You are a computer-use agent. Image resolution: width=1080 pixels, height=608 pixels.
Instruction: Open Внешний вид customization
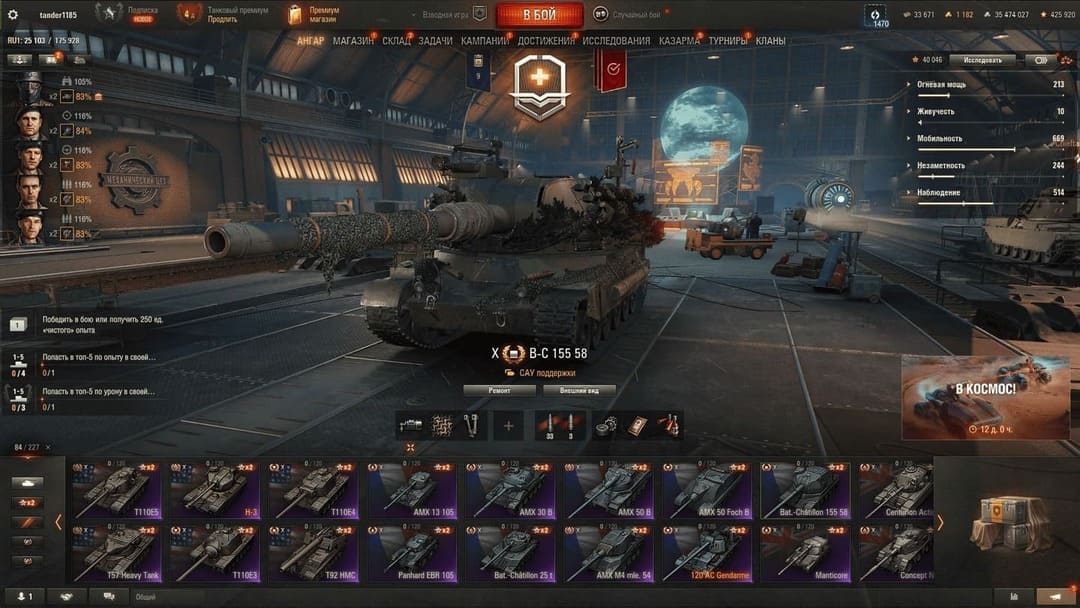click(x=578, y=390)
